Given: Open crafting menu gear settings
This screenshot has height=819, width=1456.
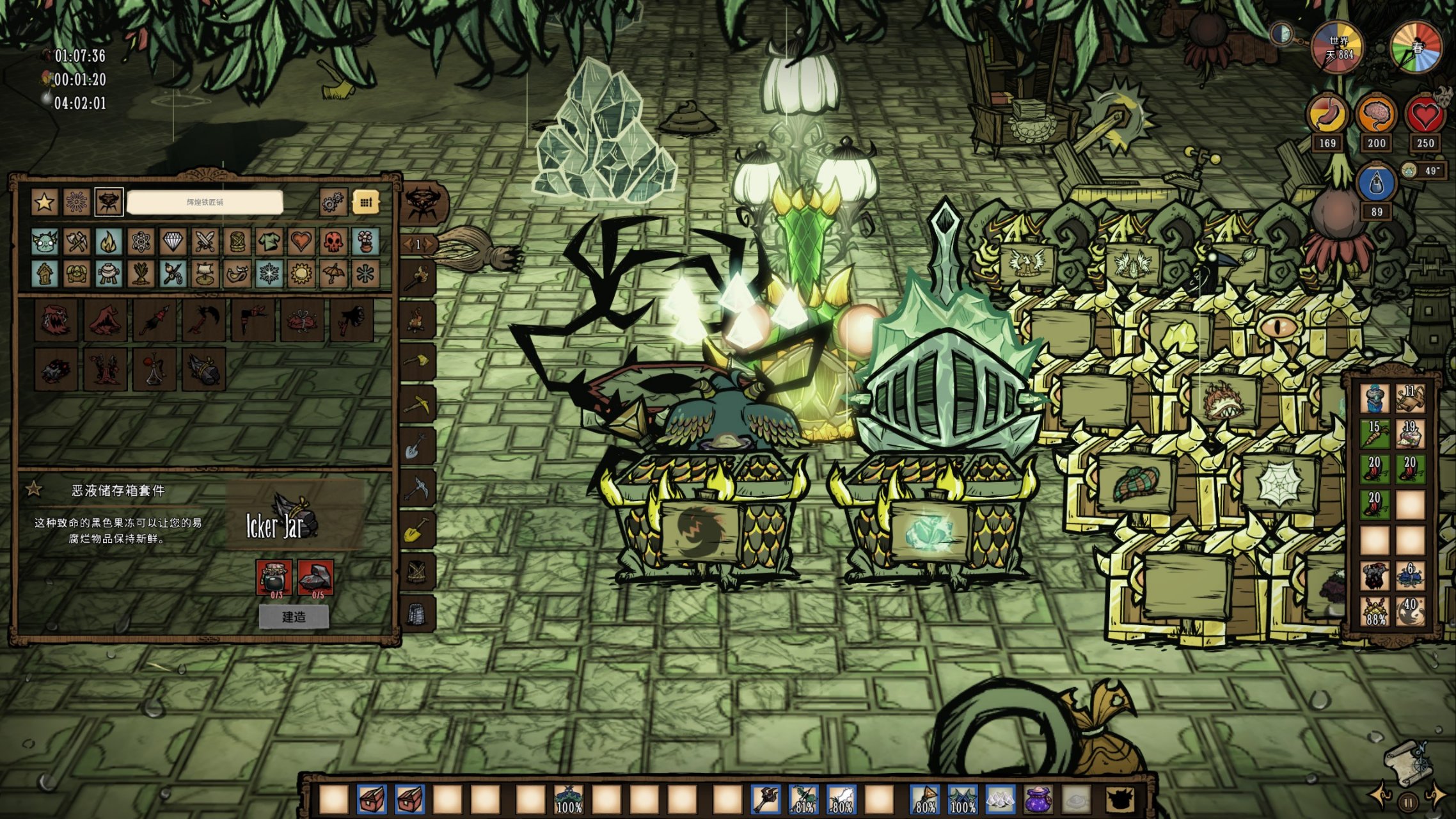Looking at the screenshot, I should pos(333,203).
